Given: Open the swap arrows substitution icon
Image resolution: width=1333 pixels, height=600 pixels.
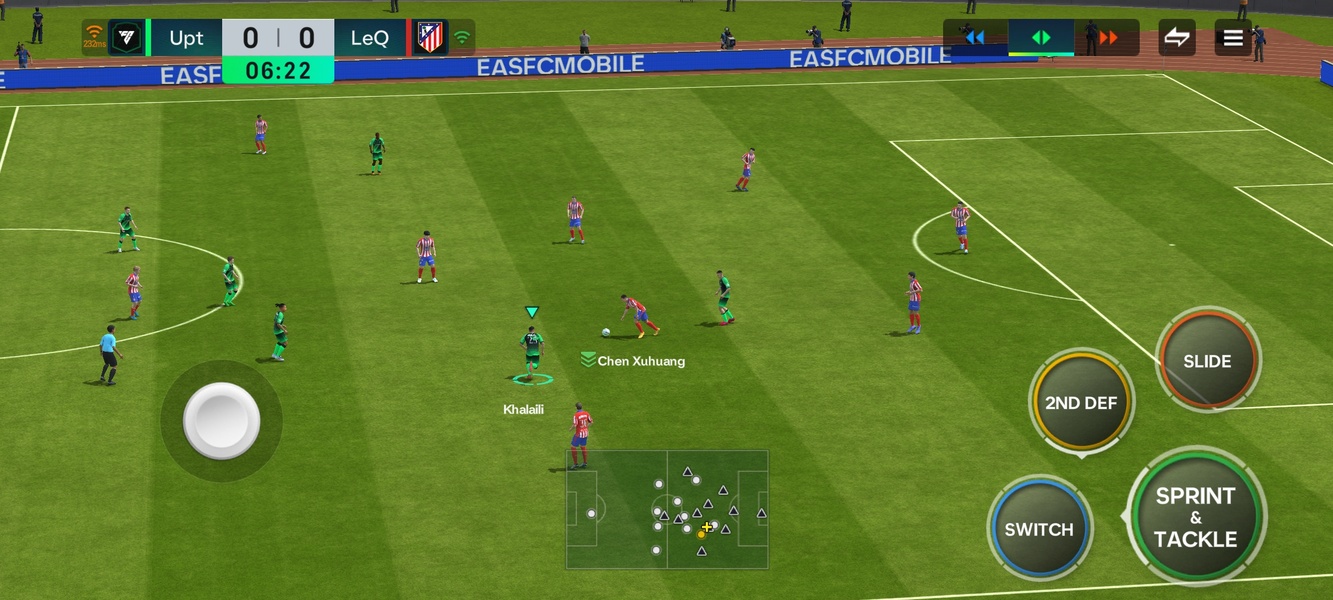Looking at the screenshot, I should pyautogui.click(x=1177, y=38).
